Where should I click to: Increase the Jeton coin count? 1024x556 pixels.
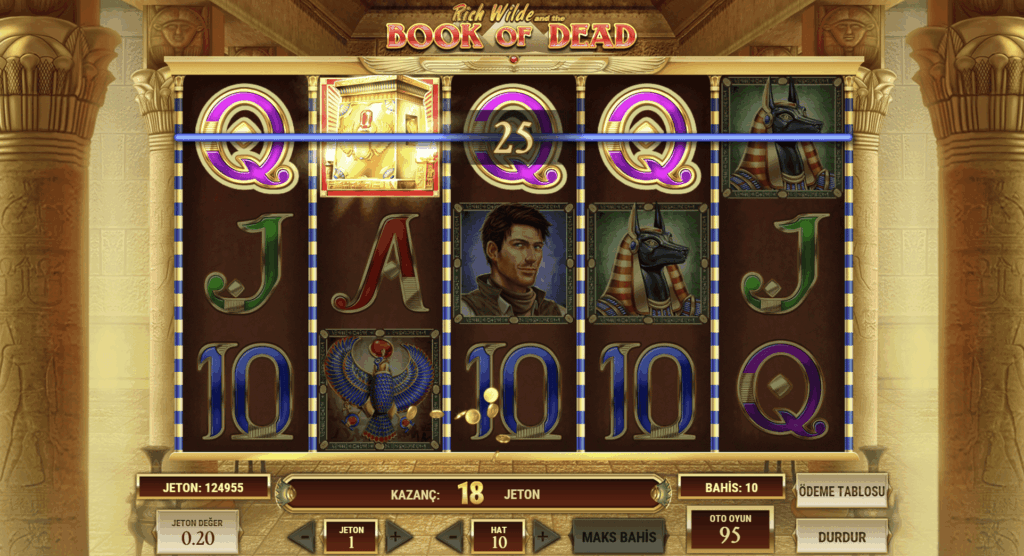coord(399,537)
